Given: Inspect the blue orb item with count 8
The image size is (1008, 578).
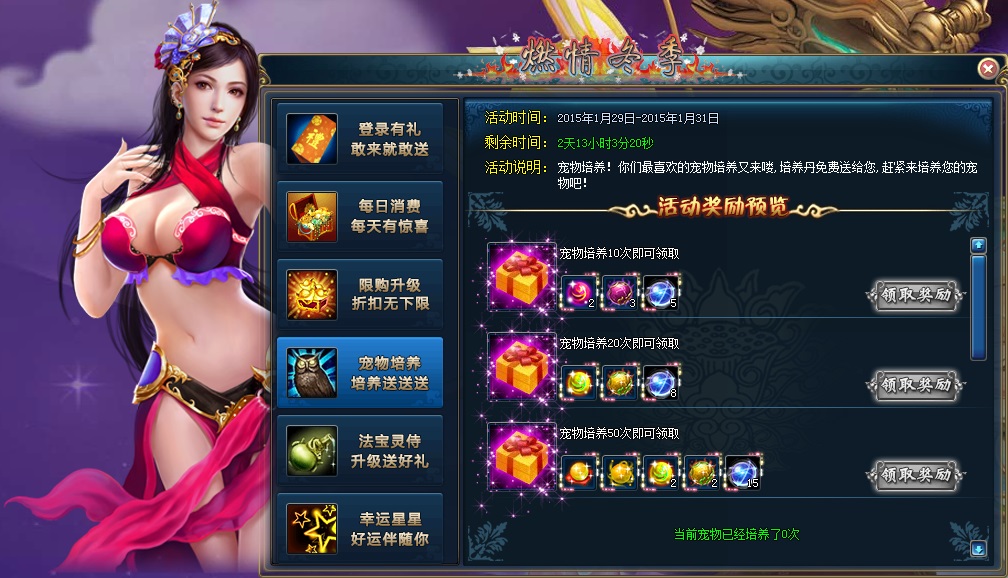Looking at the screenshot, I should pyautogui.click(x=661, y=383).
